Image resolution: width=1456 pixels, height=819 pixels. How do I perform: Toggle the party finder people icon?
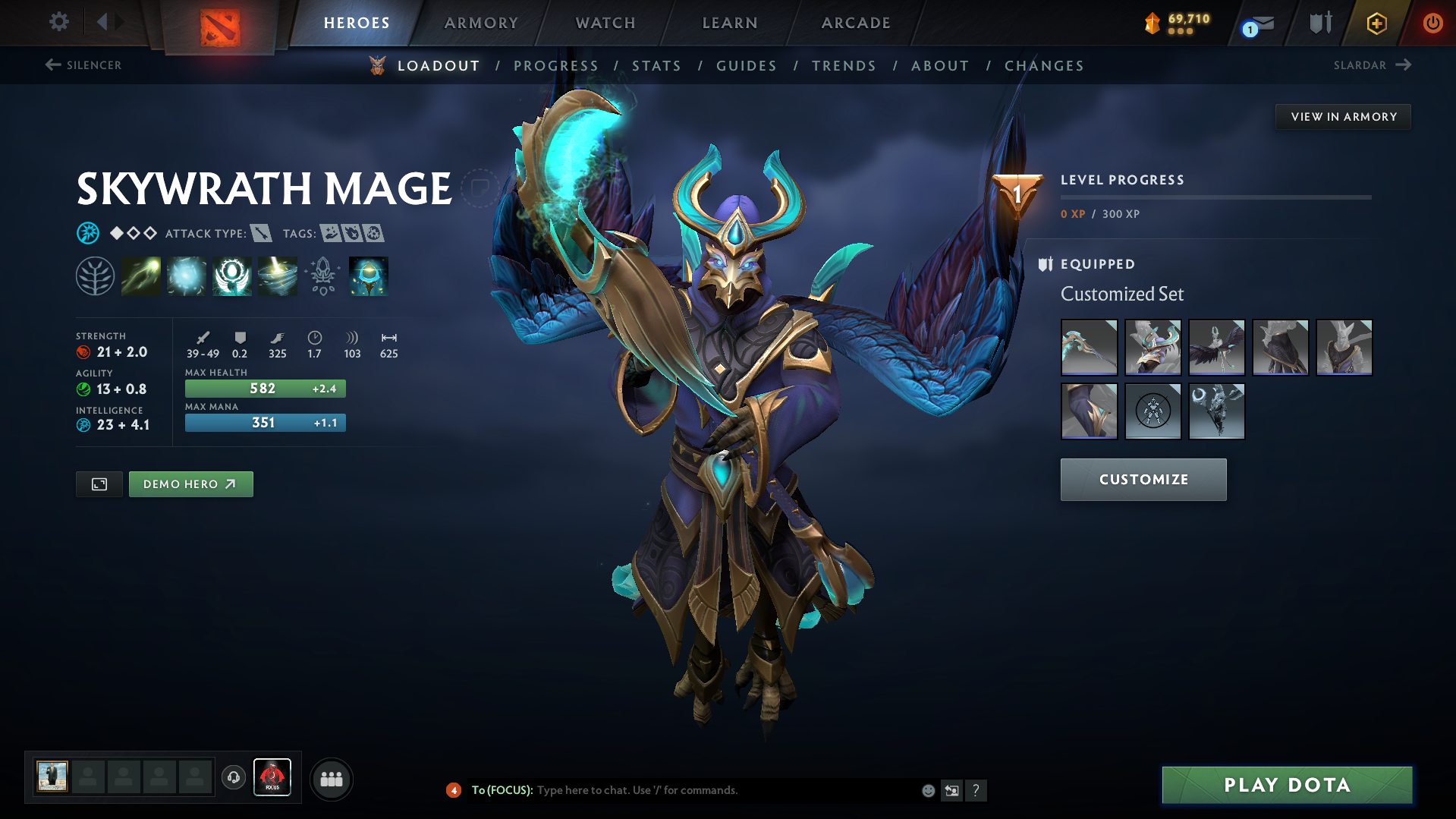point(331,778)
